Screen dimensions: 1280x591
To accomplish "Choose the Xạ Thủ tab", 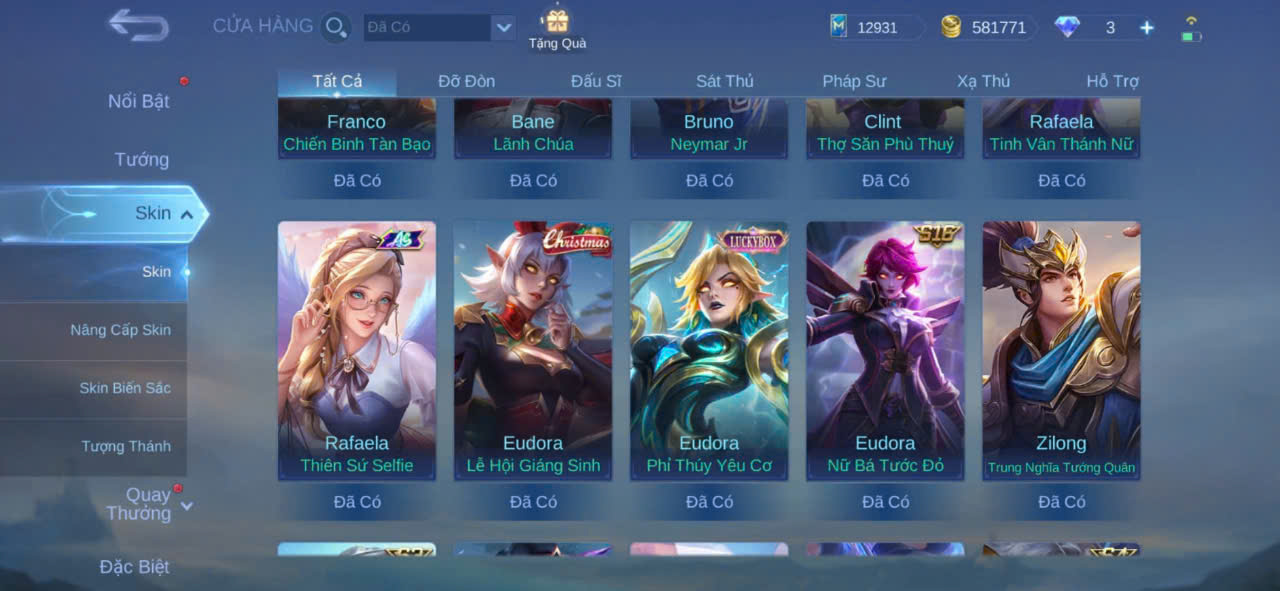I will tap(983, 81).
